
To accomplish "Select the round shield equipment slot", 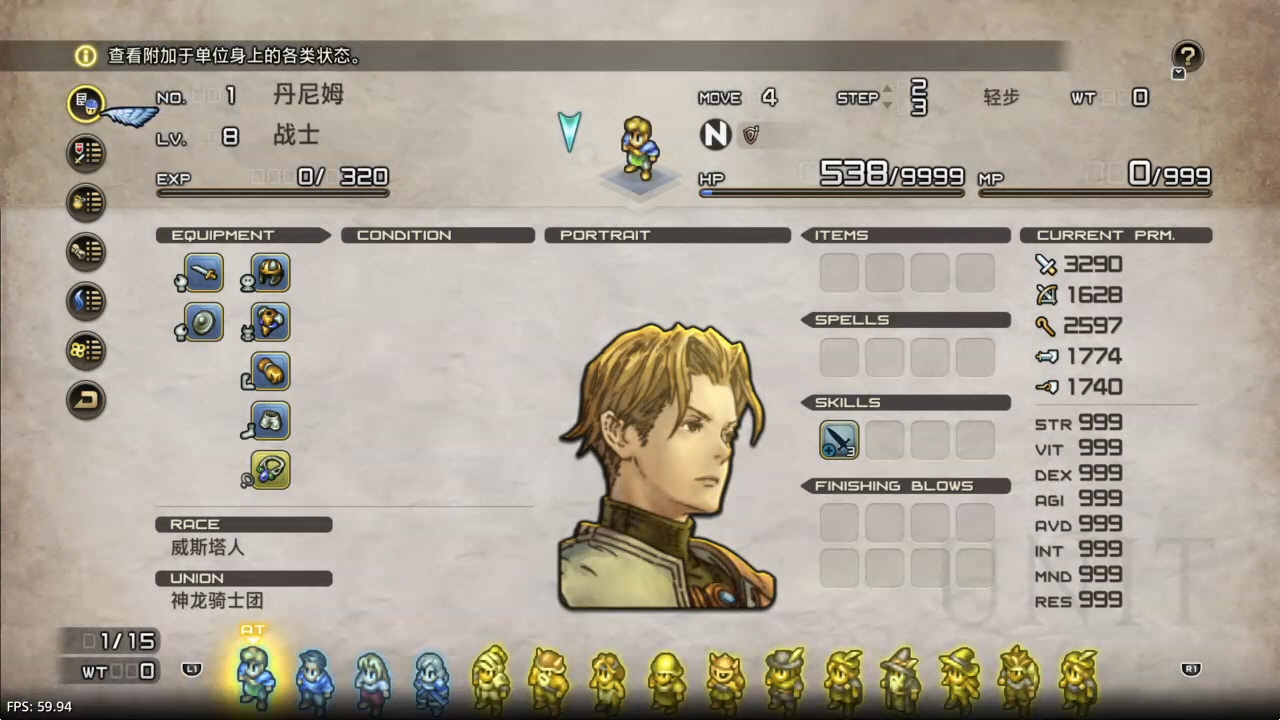I will click(204, 322).
